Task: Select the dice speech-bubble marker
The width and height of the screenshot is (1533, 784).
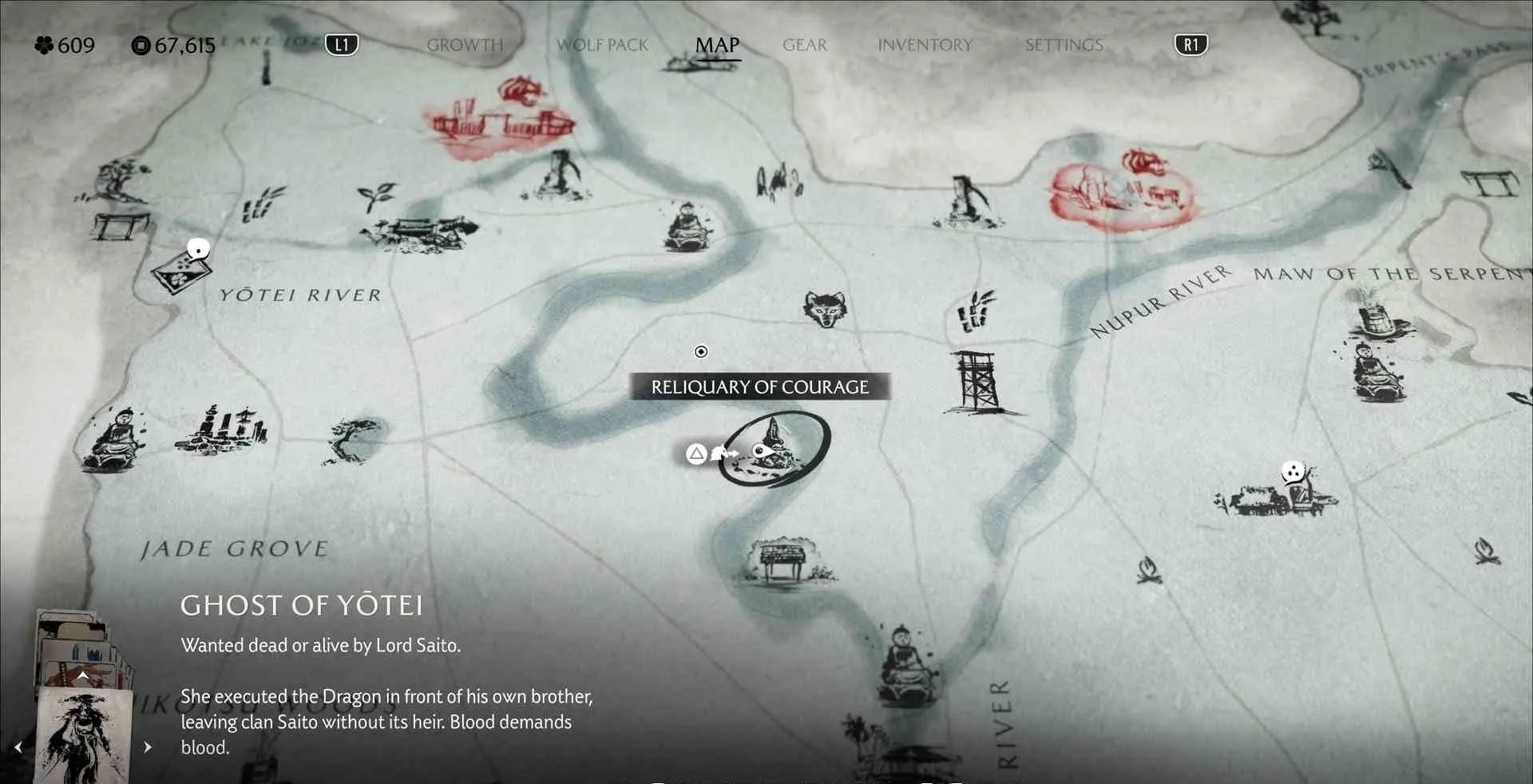Action: pos(1292,472)
